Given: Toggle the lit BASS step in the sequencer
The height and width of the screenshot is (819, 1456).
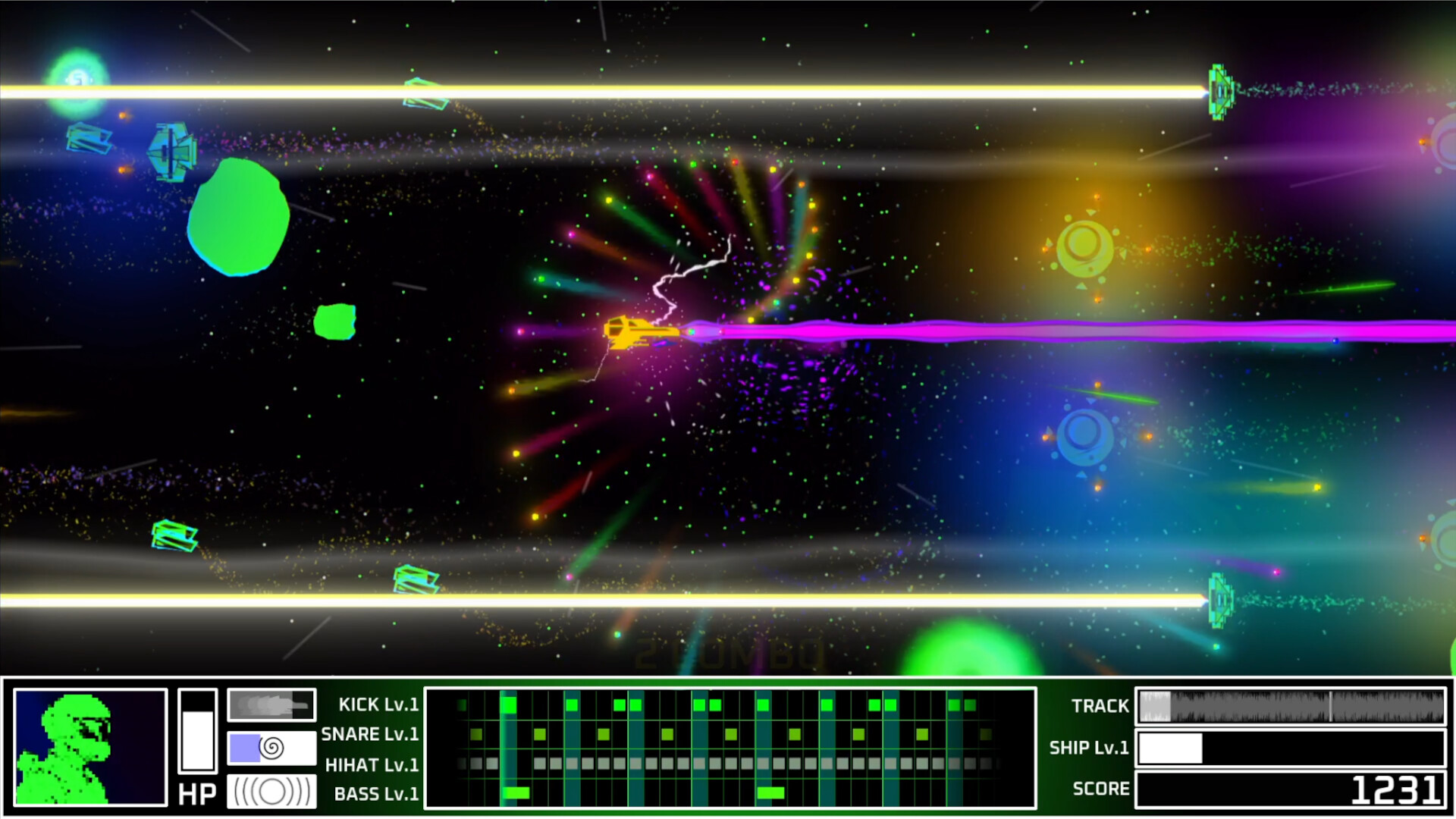Looking at the screenshot, I should point(516,792).
